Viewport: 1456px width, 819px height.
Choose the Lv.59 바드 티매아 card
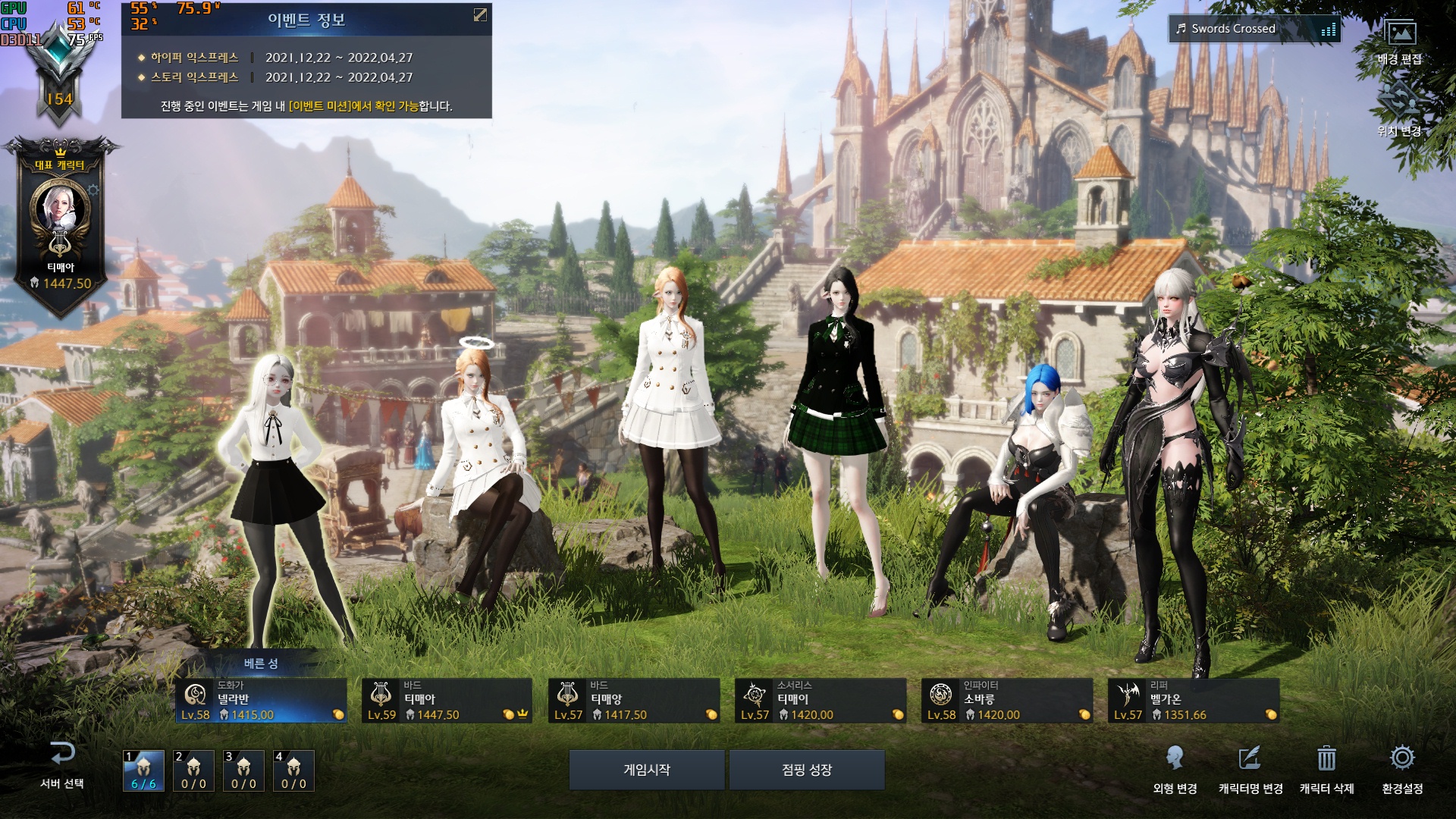(447, 701)
